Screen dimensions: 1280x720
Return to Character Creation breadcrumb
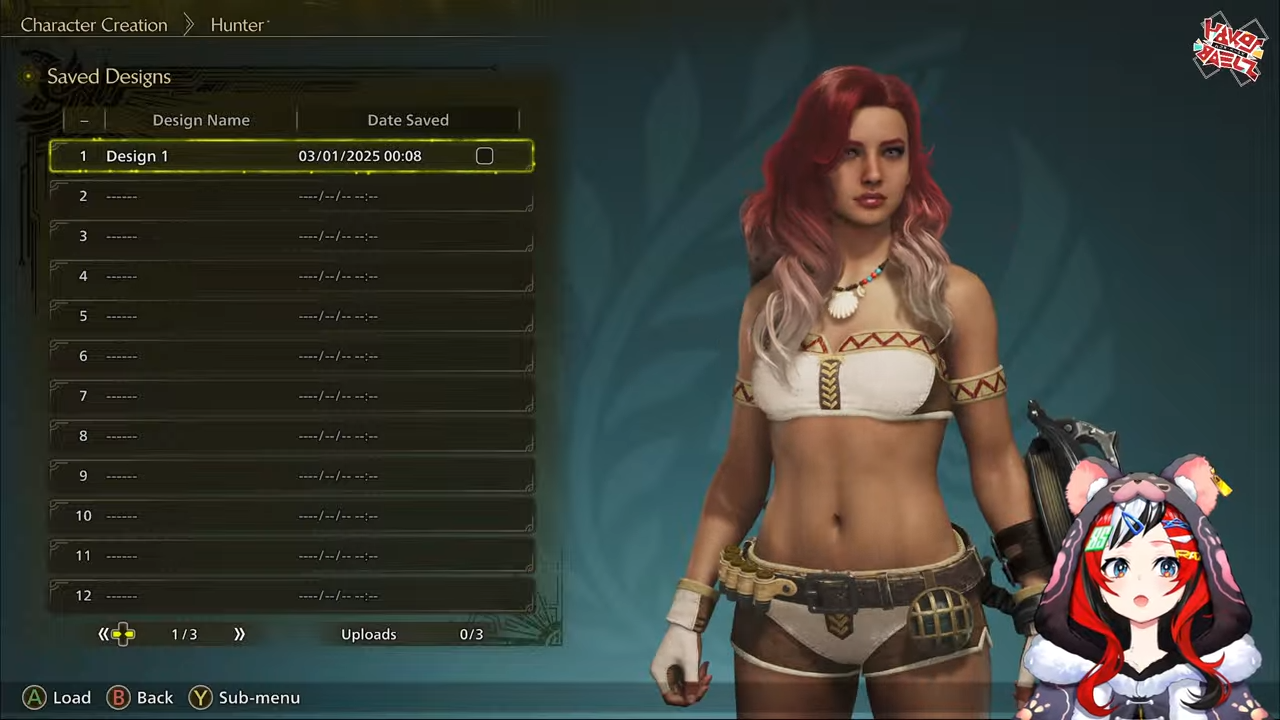pyautogui.click(x=94, y=25)
